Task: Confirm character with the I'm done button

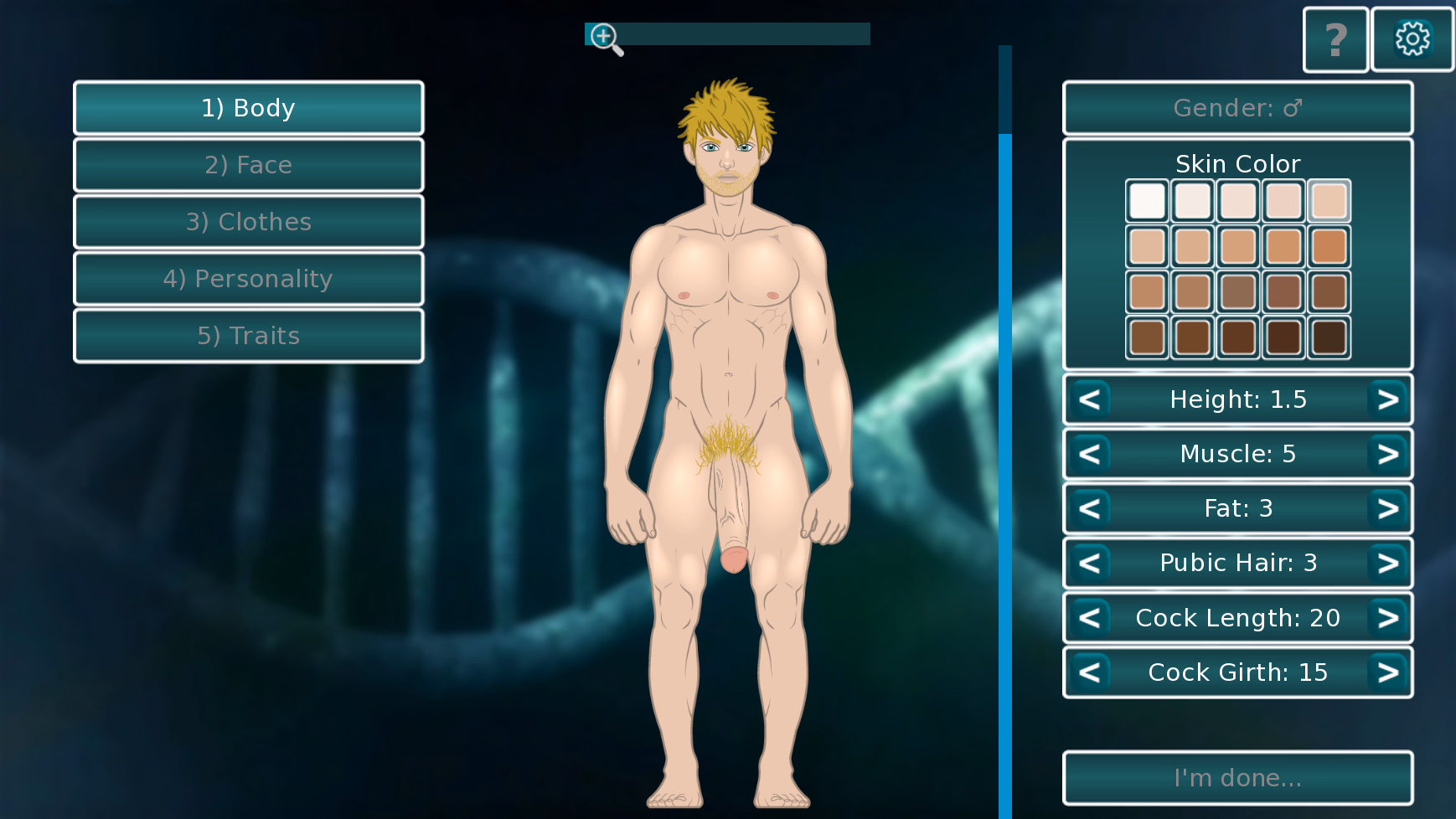Action: coord(1237,777)
